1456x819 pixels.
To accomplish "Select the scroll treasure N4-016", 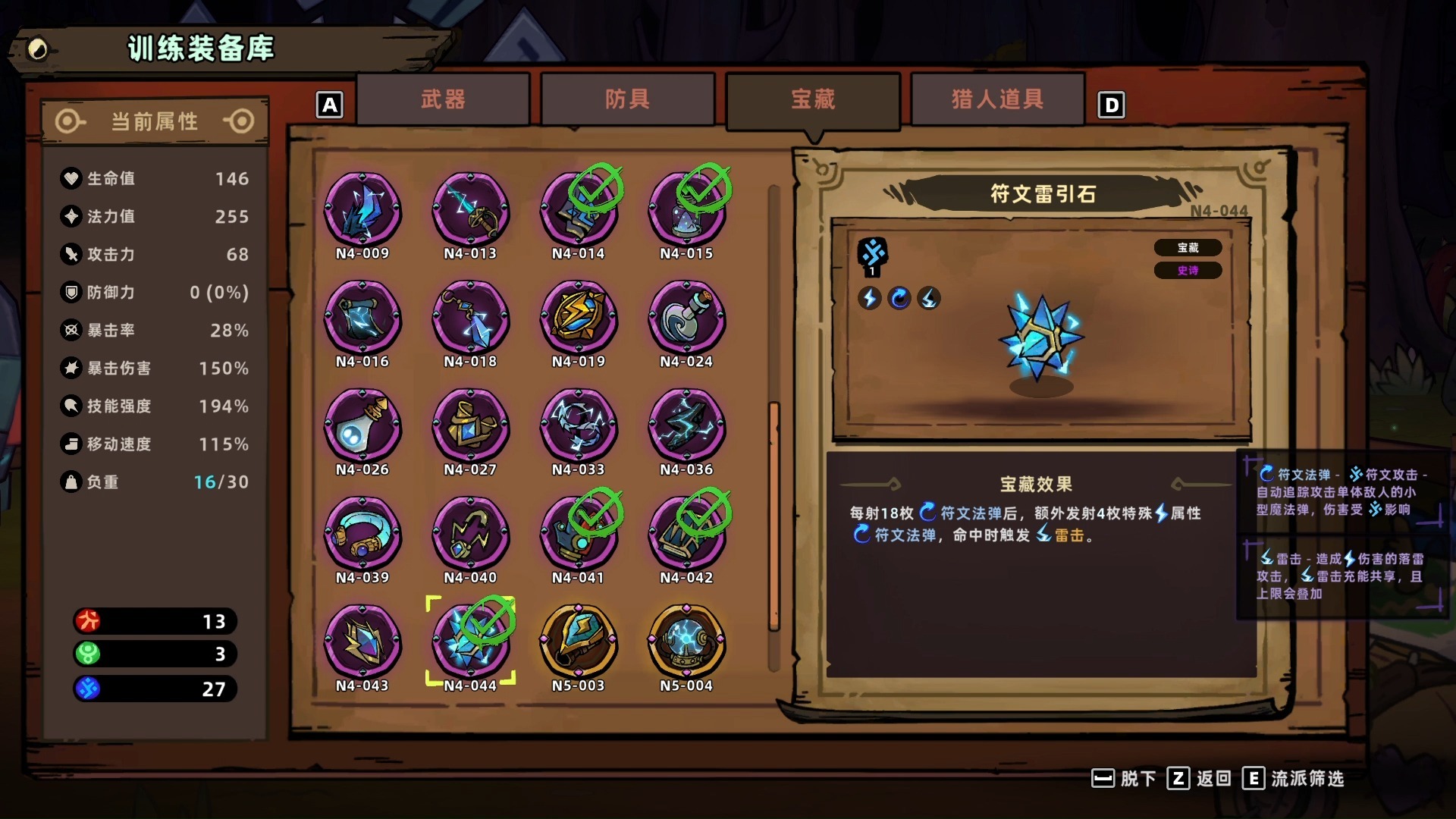I will pos(363,321).
